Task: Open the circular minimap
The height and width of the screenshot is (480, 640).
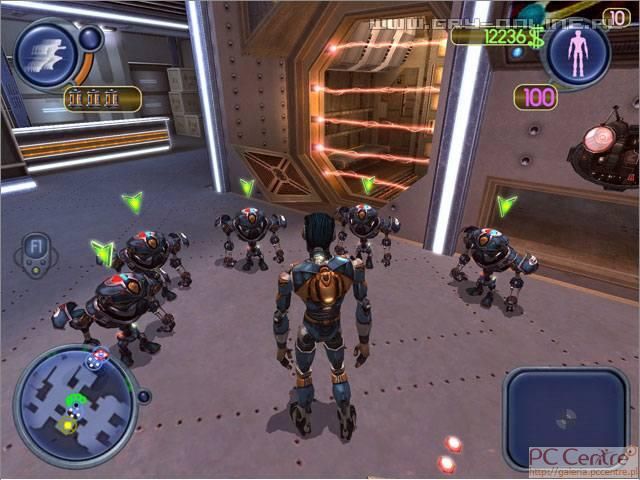Action: point(75,404)
